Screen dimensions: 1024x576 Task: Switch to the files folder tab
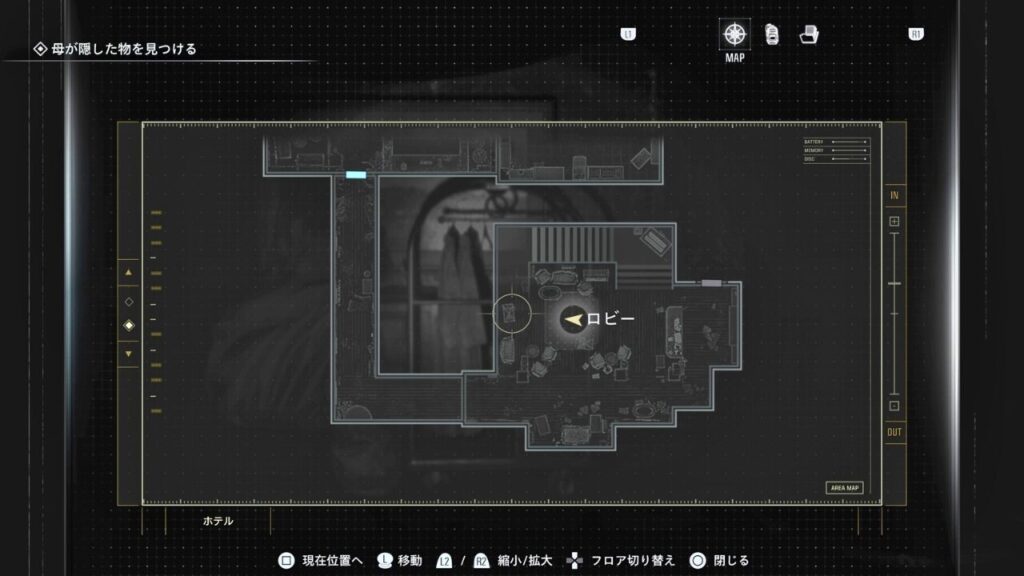pos(809,35)
